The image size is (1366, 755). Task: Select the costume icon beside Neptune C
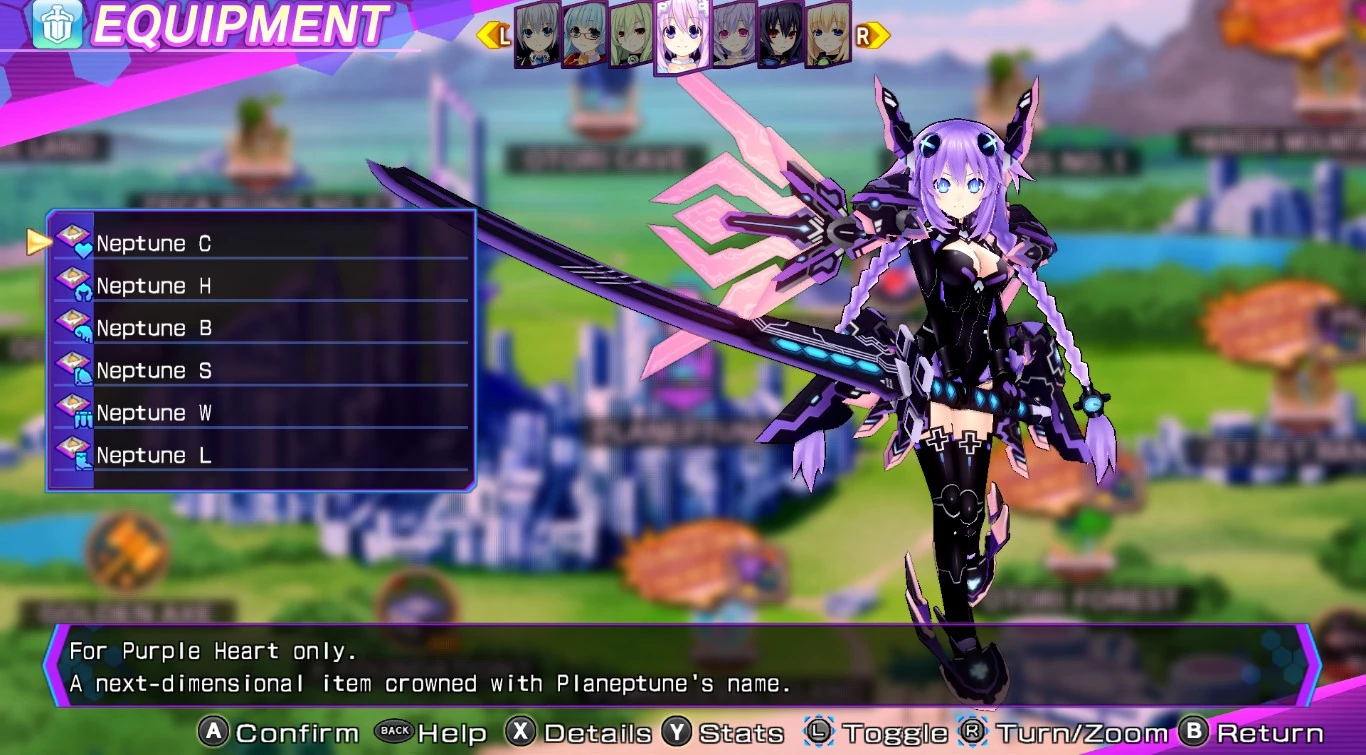[x=75, y=243]
